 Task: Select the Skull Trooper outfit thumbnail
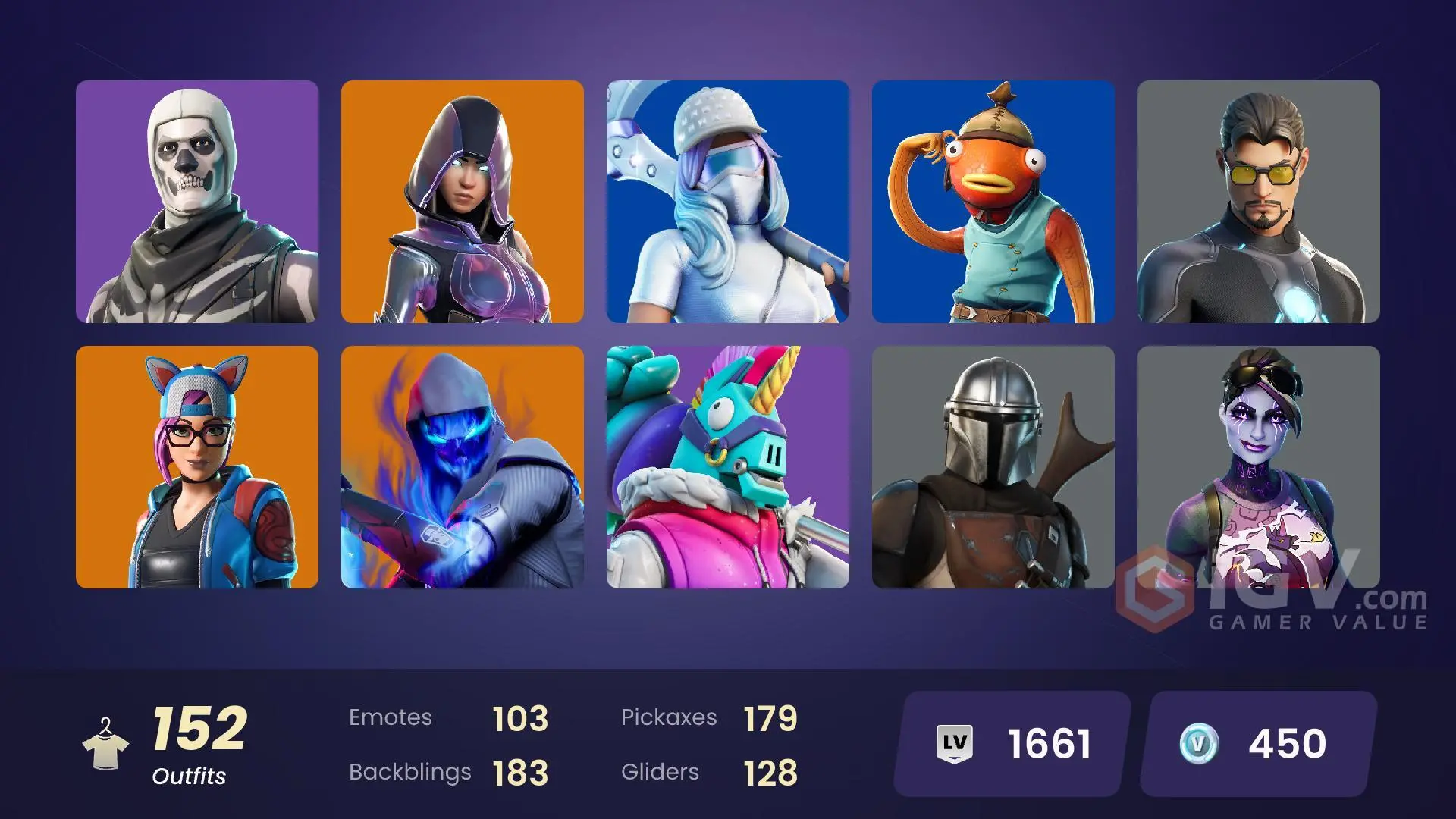(196, 202)
